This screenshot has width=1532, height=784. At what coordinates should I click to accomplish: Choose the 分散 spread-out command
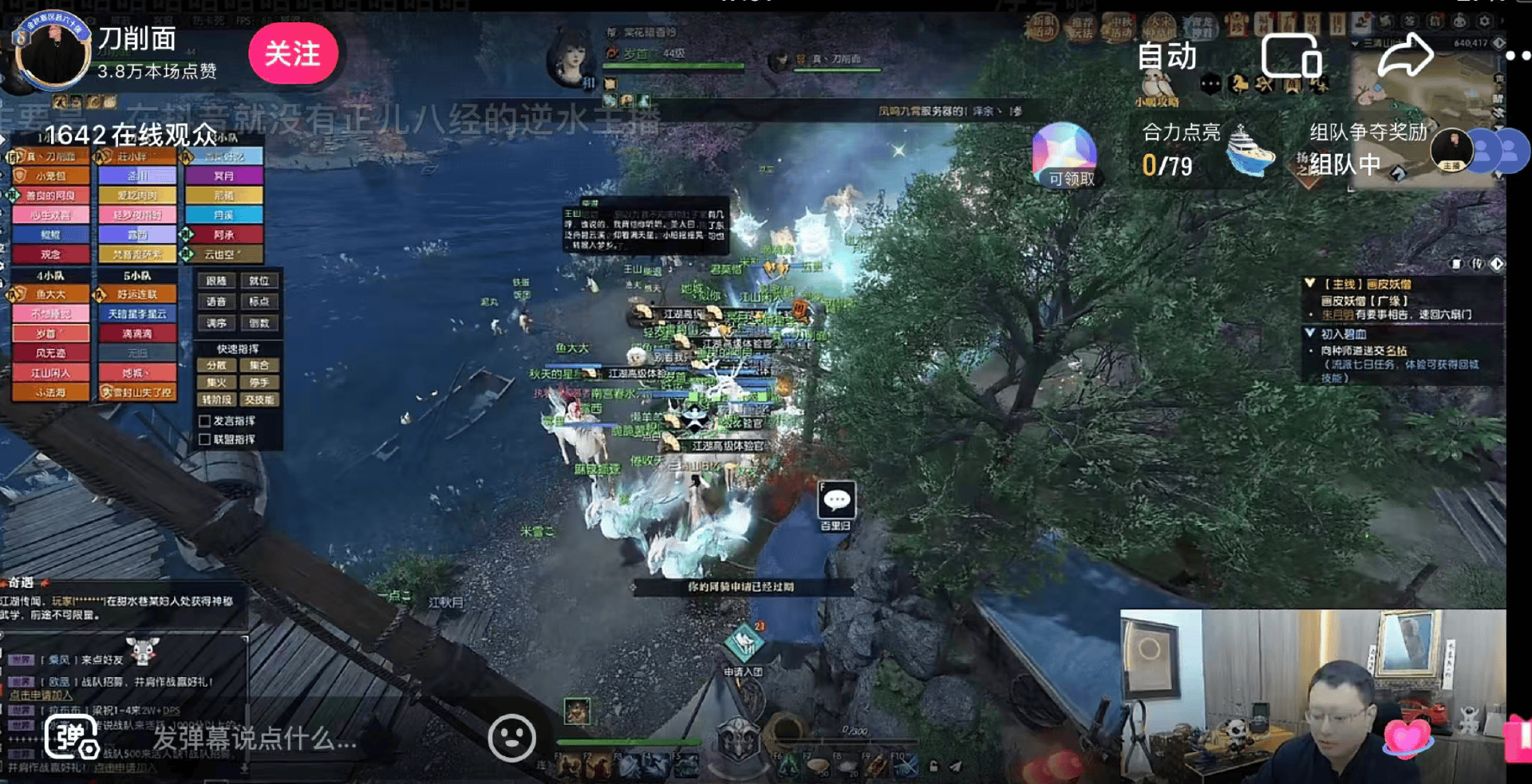[x=216, y=365]
